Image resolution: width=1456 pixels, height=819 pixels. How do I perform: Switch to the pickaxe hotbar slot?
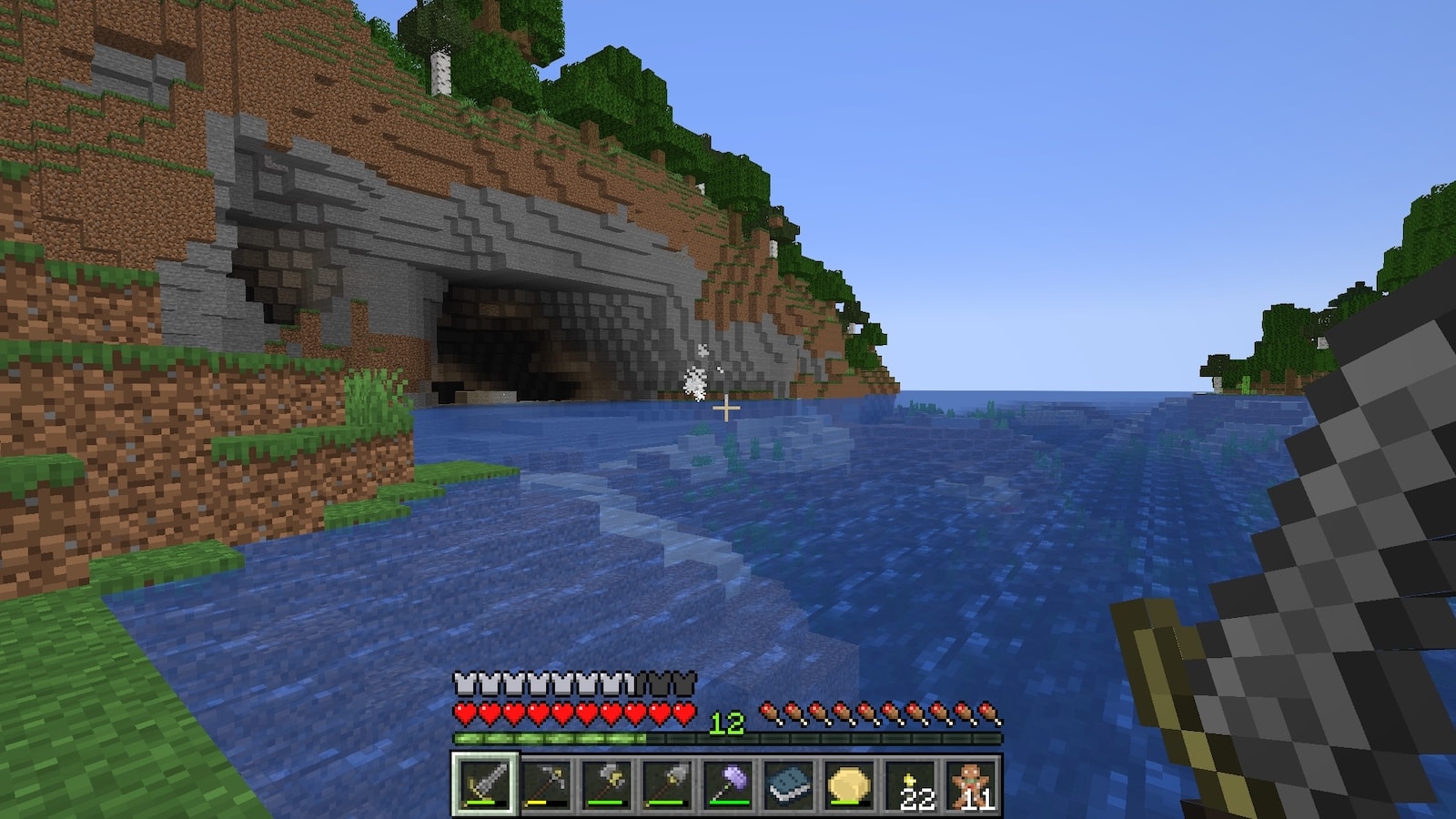tap(545, 783)
